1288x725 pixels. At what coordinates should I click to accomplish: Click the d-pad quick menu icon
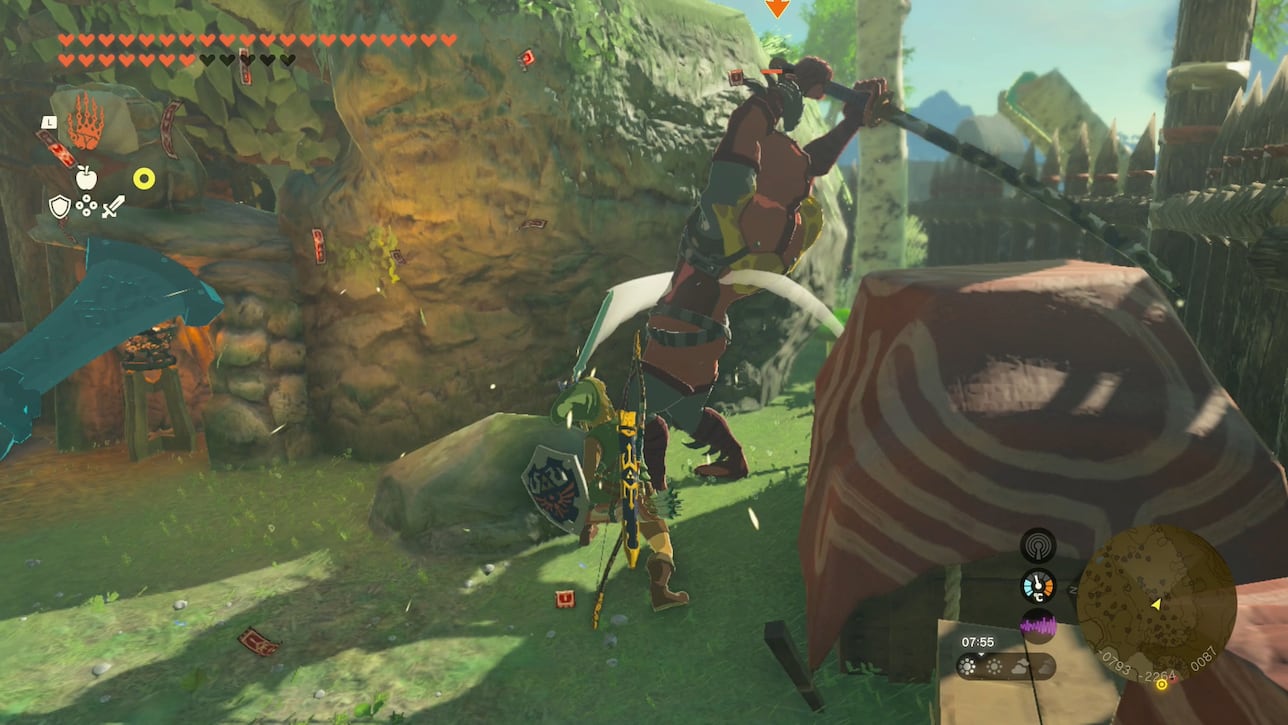[86, 205]
